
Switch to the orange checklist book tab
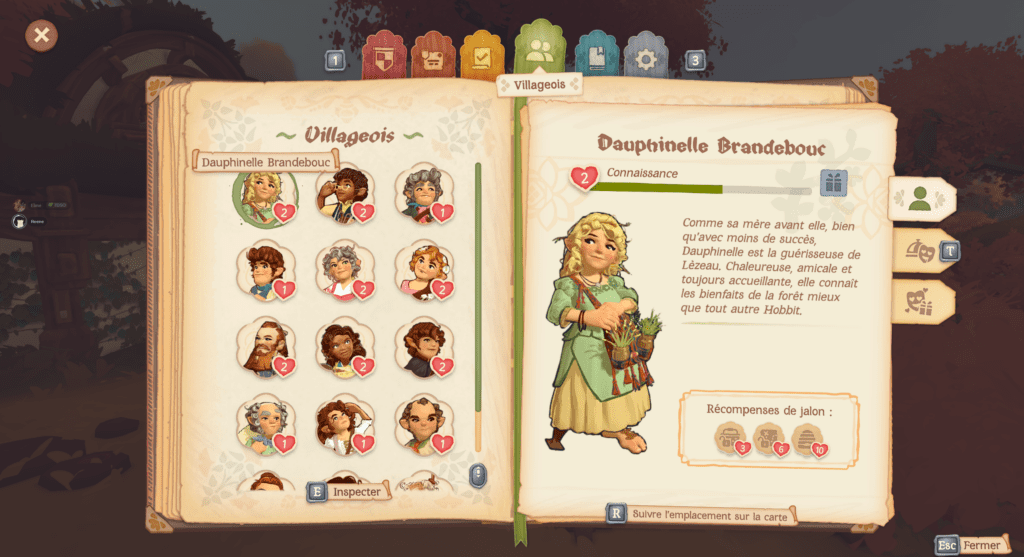click(482, 57)
